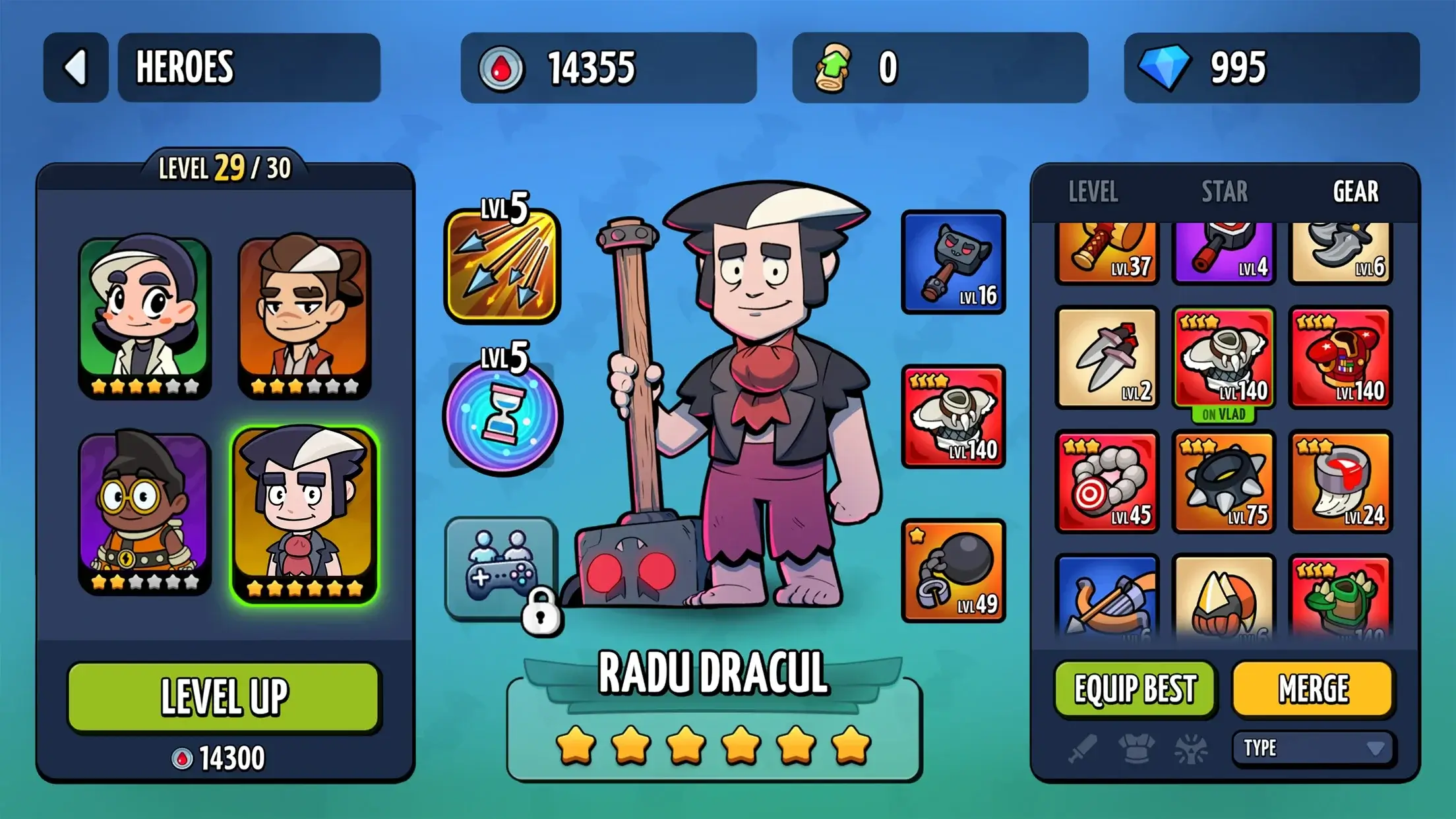
Task: Open the arrow volley skill icon
Action: point(502,265)
